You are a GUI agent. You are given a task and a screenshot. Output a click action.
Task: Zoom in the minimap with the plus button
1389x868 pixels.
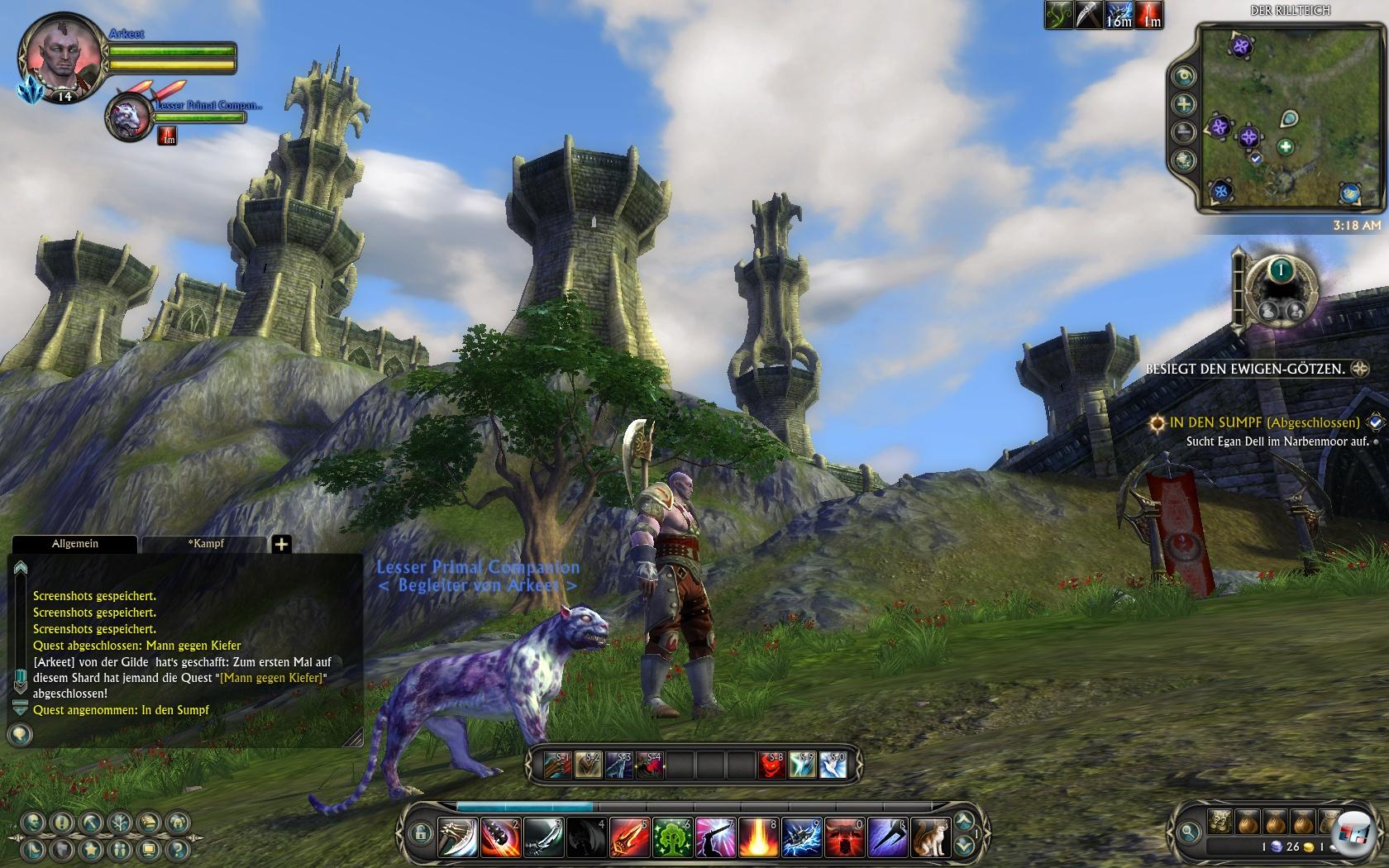point(1185,104)
